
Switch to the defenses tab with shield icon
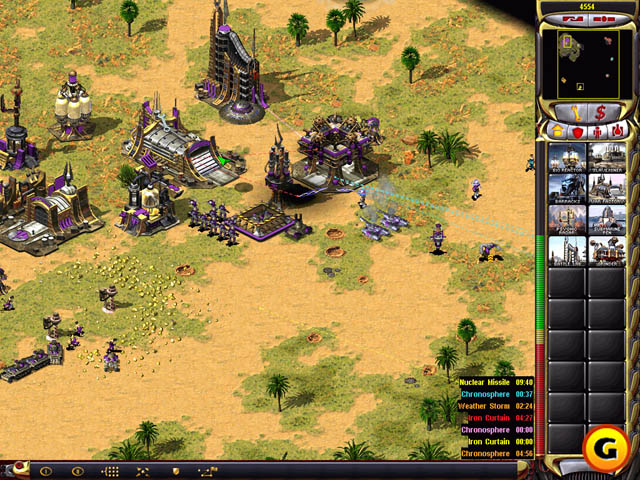coord(576,131)
